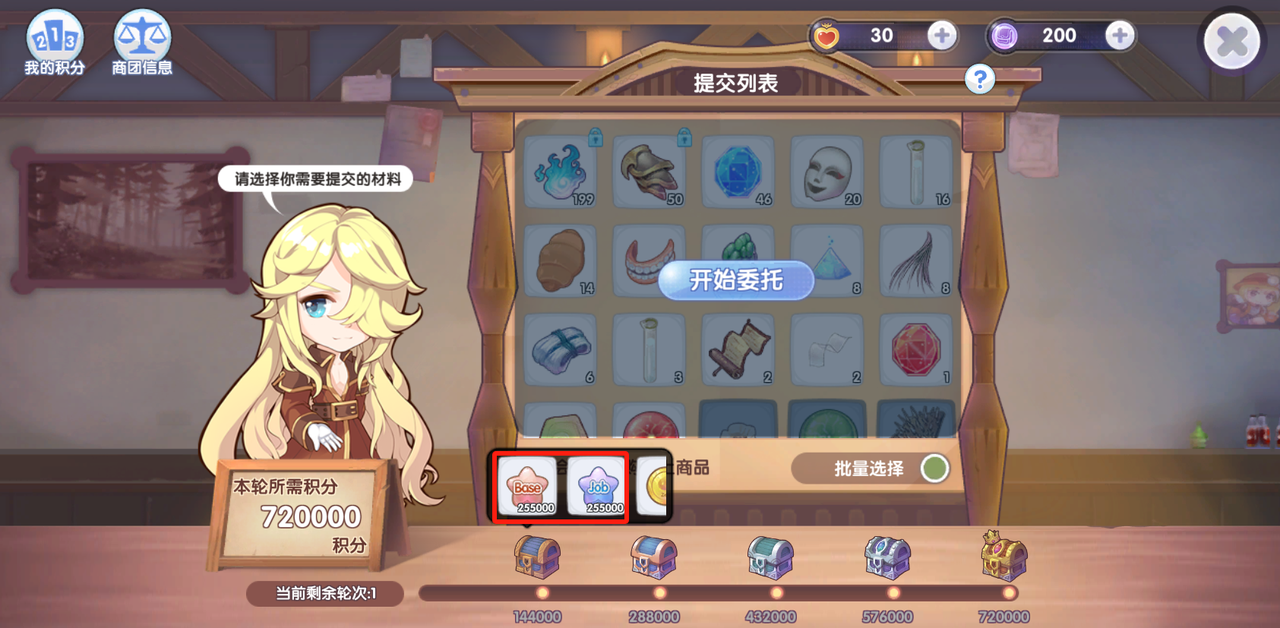Open the question mark help button
1280x628 pixels.
979,79
